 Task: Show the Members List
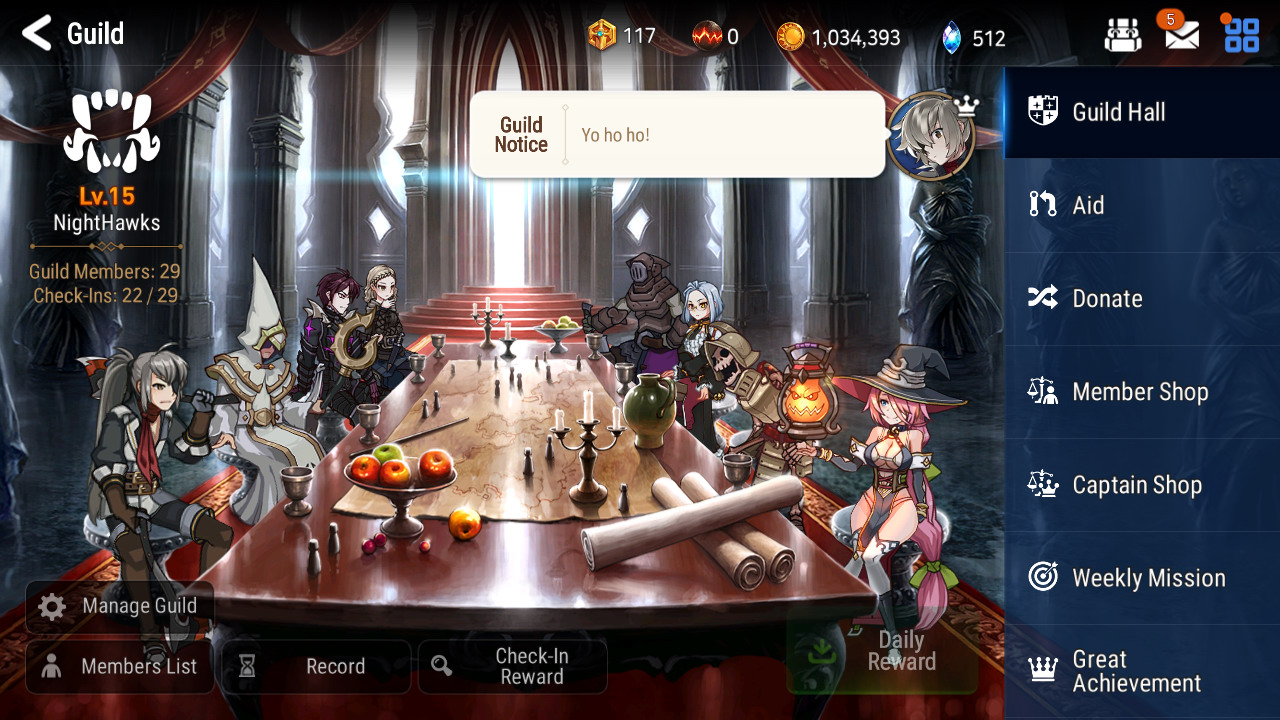tap(120, 667)
